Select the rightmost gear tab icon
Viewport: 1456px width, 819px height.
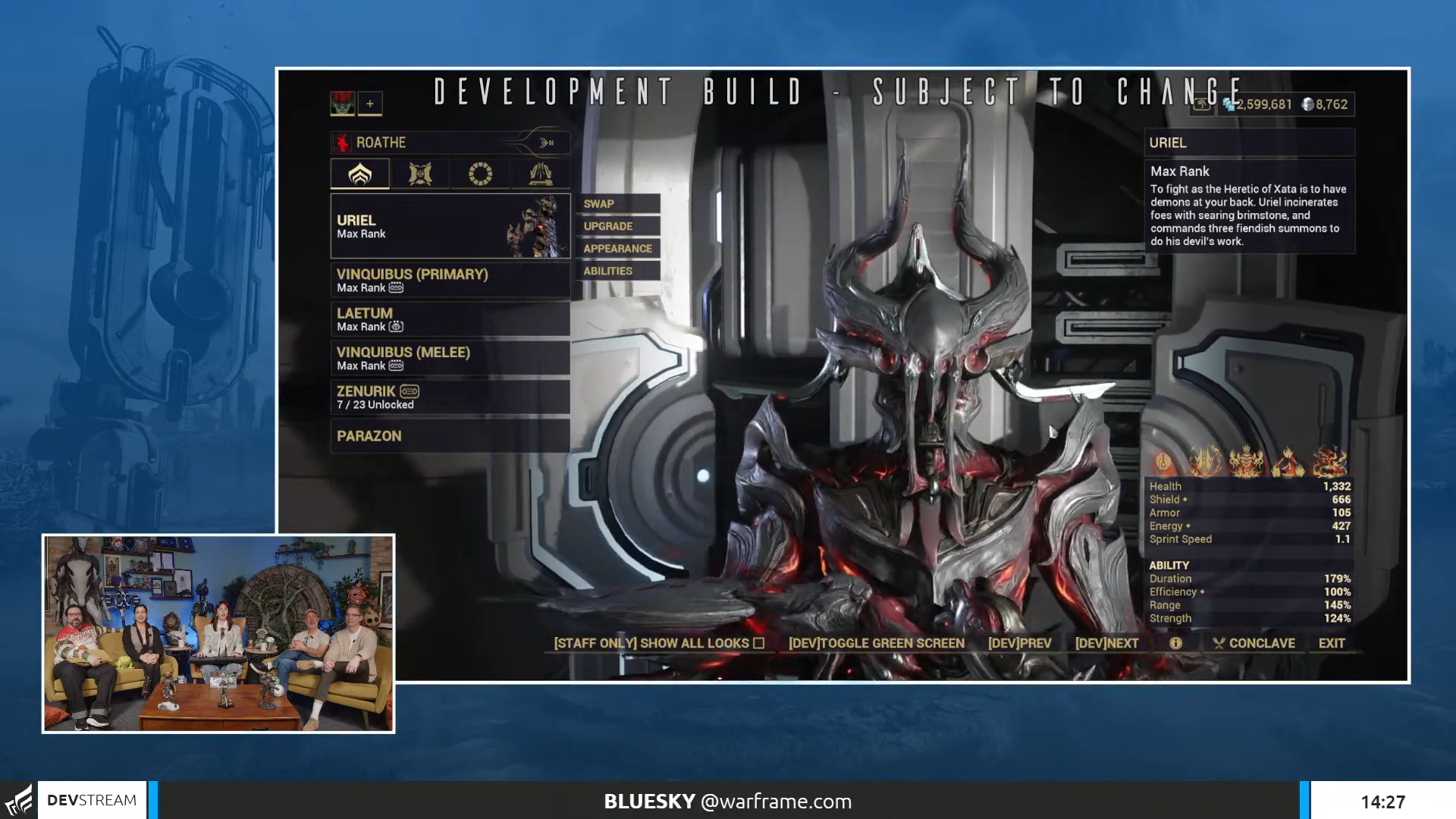[540, 174]
